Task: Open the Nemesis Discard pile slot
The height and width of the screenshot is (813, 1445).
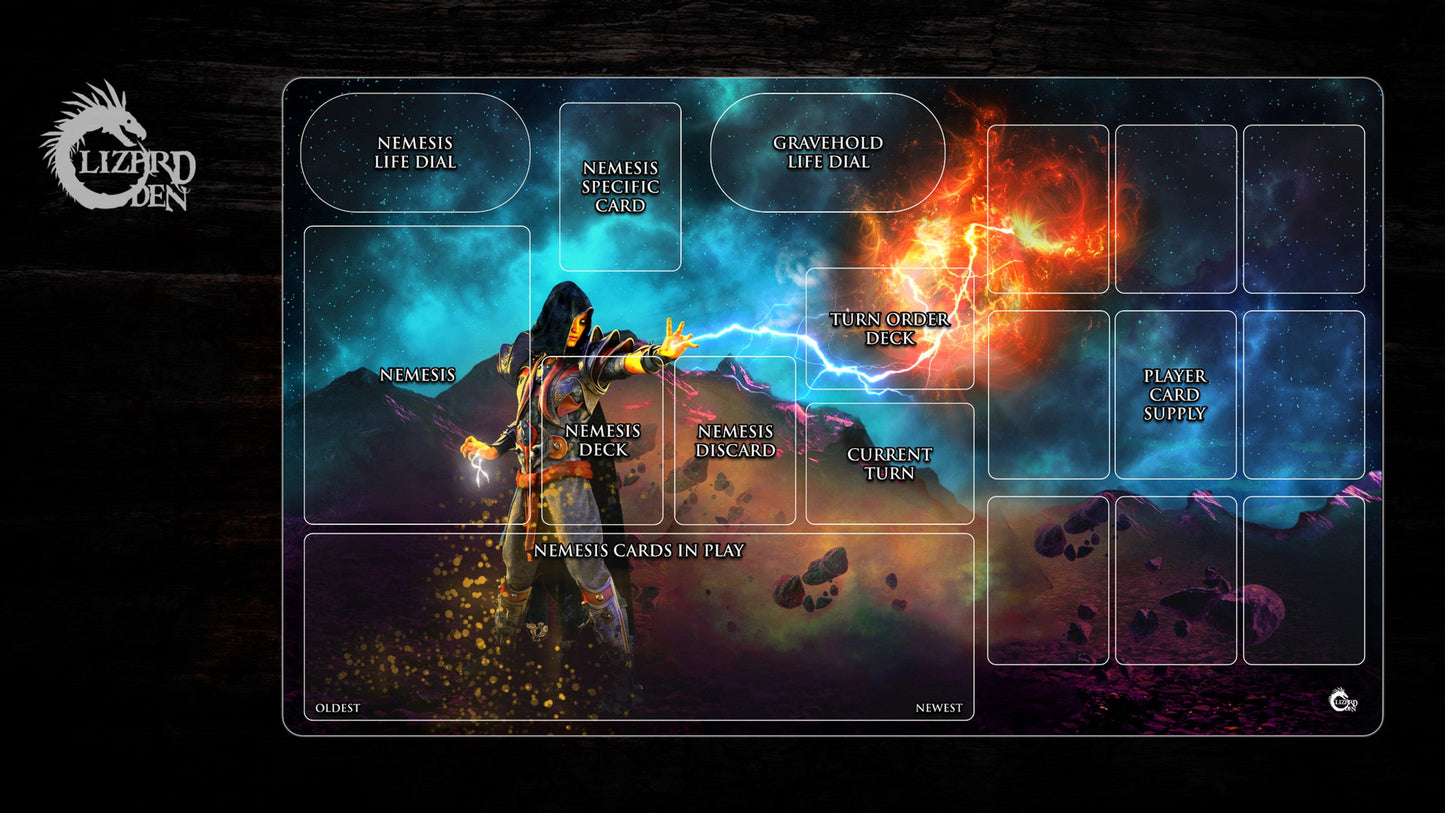Action: 735,440
